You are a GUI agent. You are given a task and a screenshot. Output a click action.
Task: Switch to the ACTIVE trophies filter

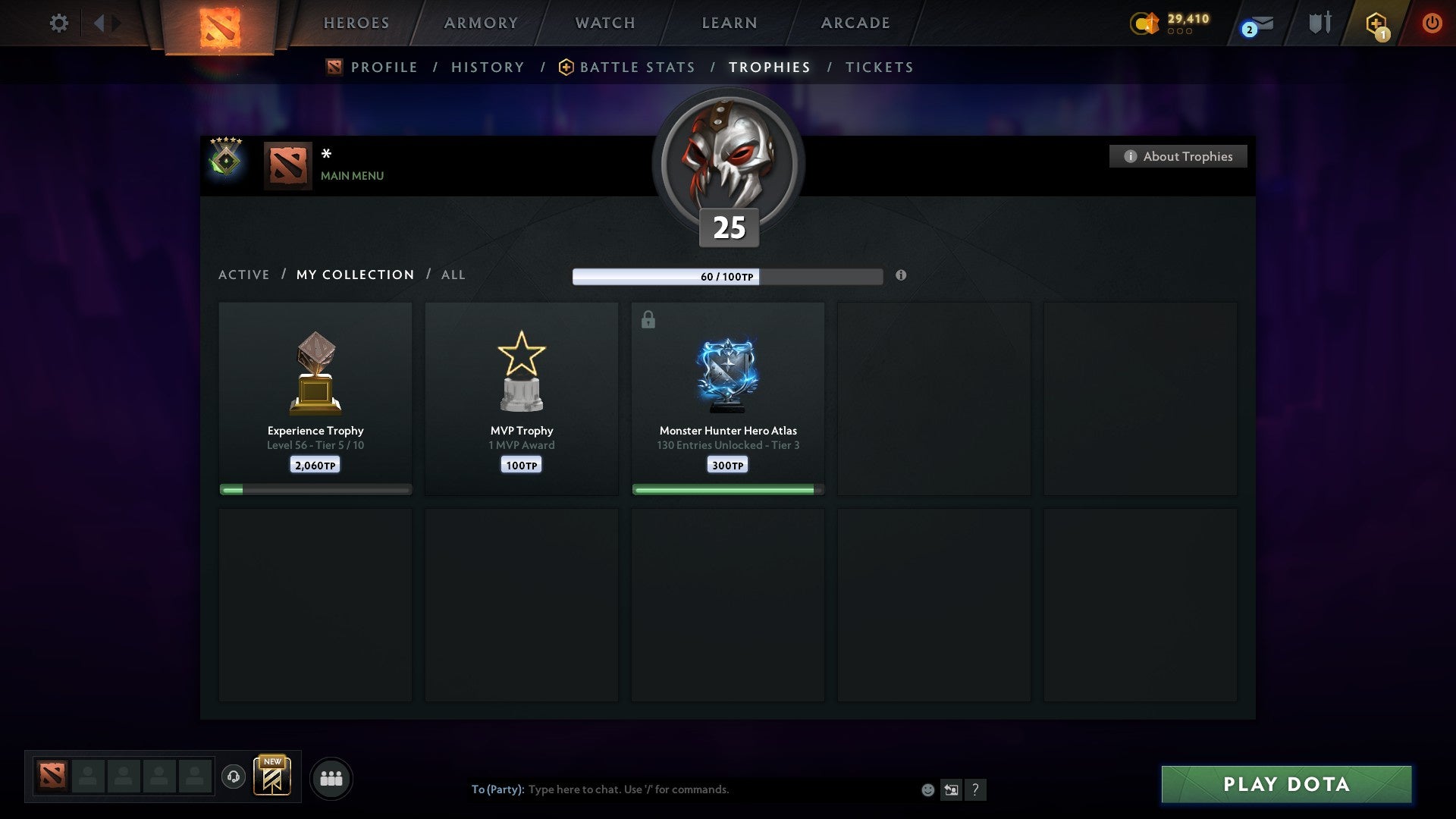coord(244,275)
